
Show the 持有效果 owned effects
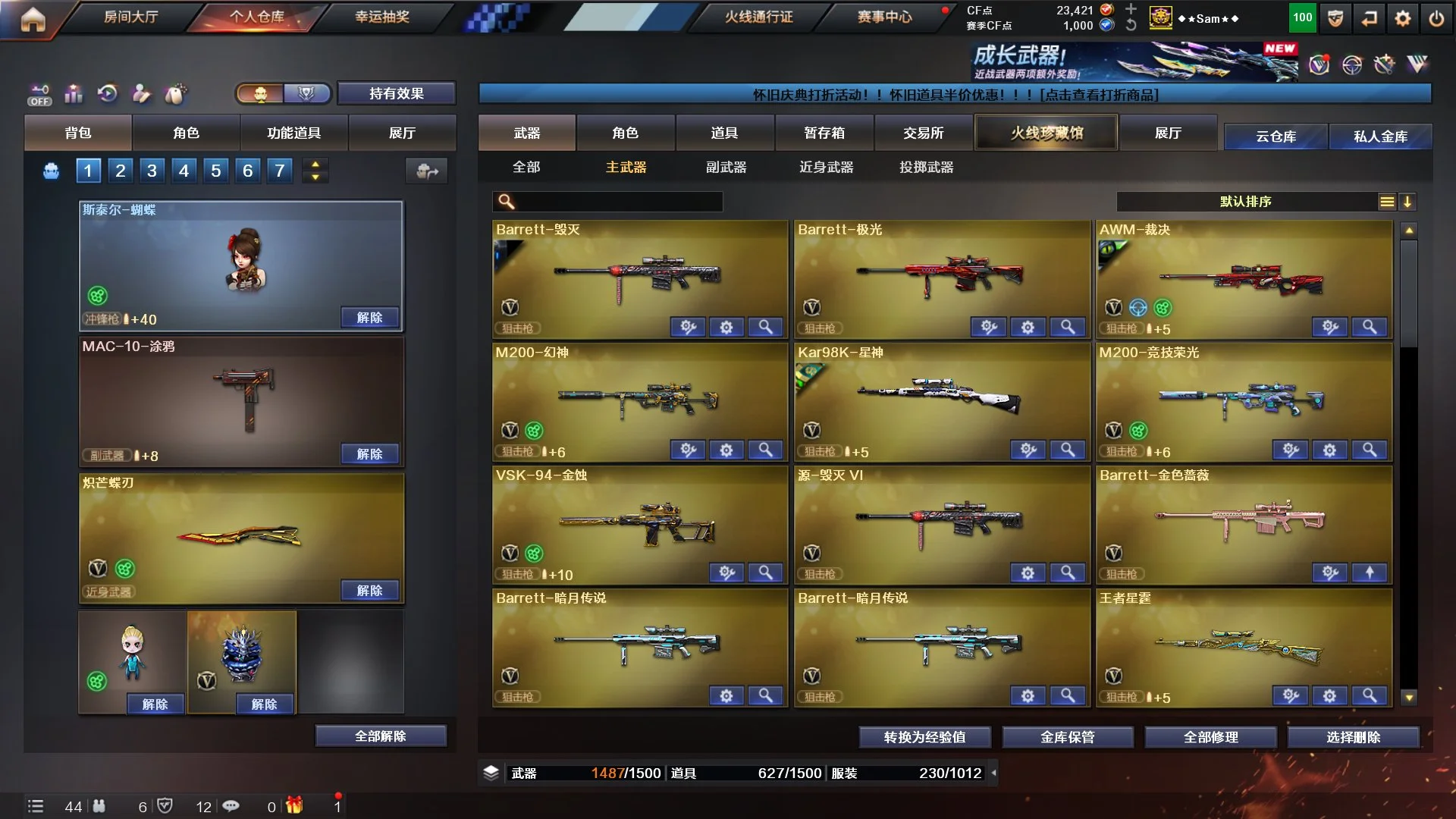396,93
